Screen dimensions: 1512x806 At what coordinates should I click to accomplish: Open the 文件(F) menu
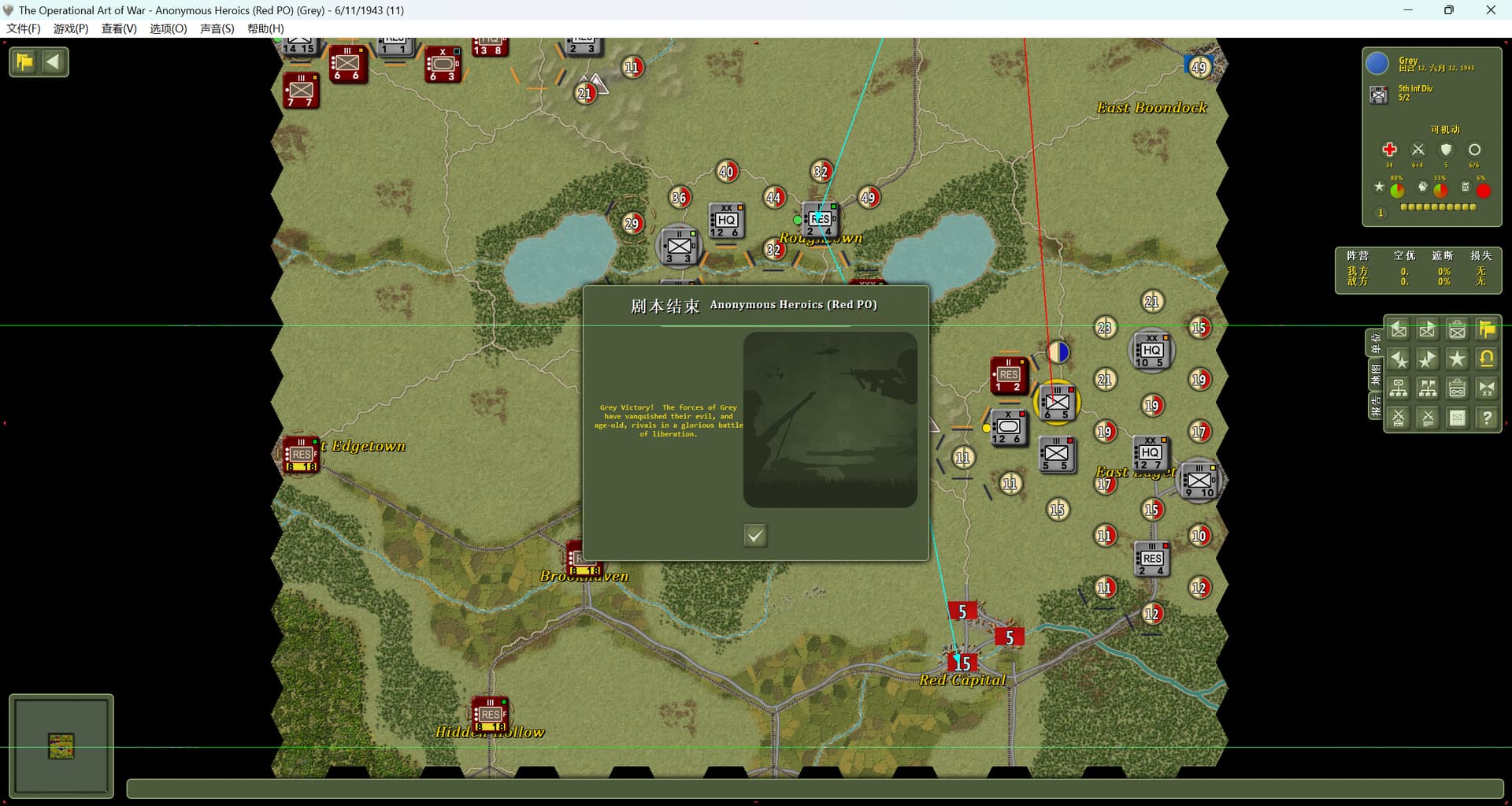point(24,28)
